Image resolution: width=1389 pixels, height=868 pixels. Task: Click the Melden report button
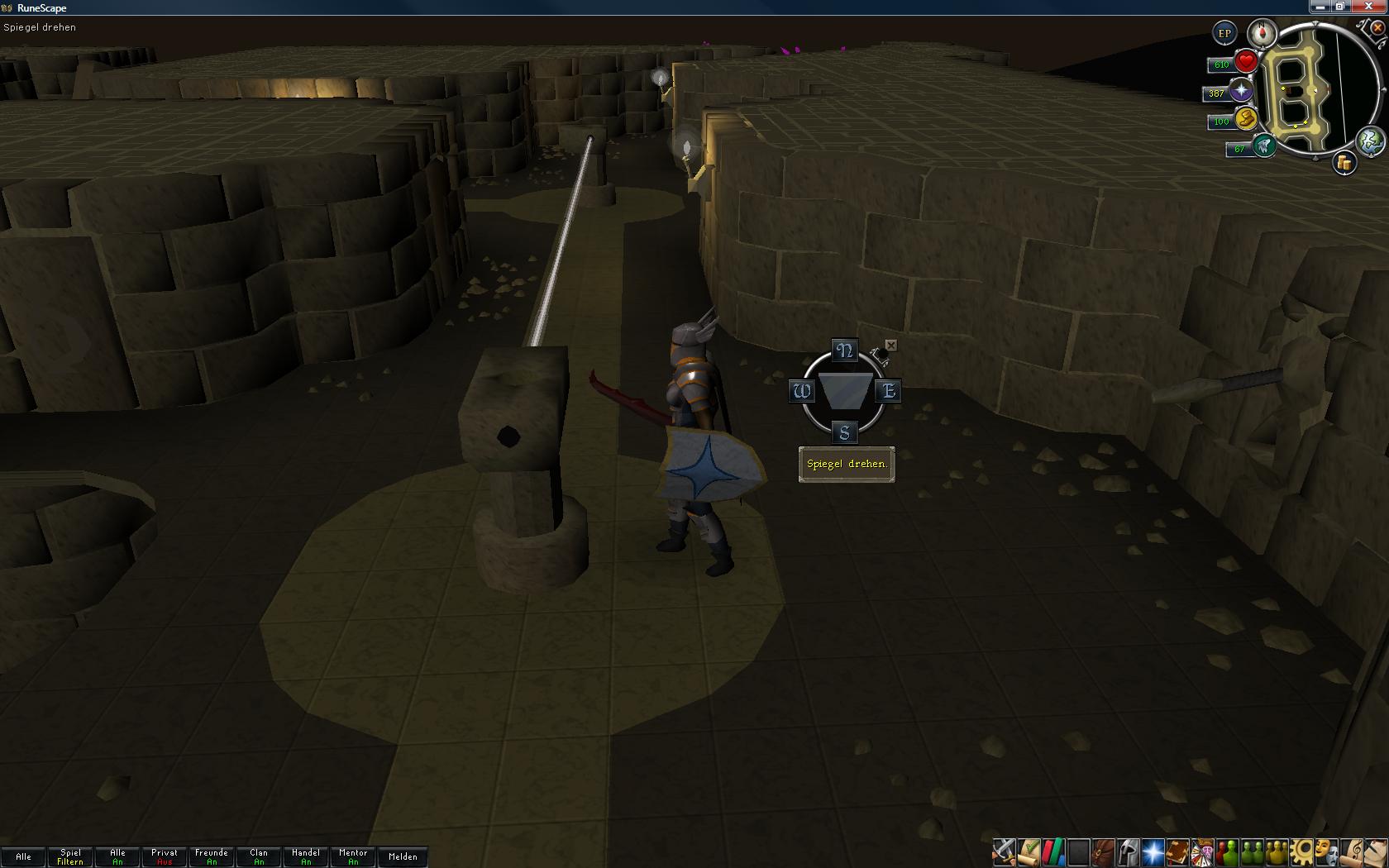[403, 856]
